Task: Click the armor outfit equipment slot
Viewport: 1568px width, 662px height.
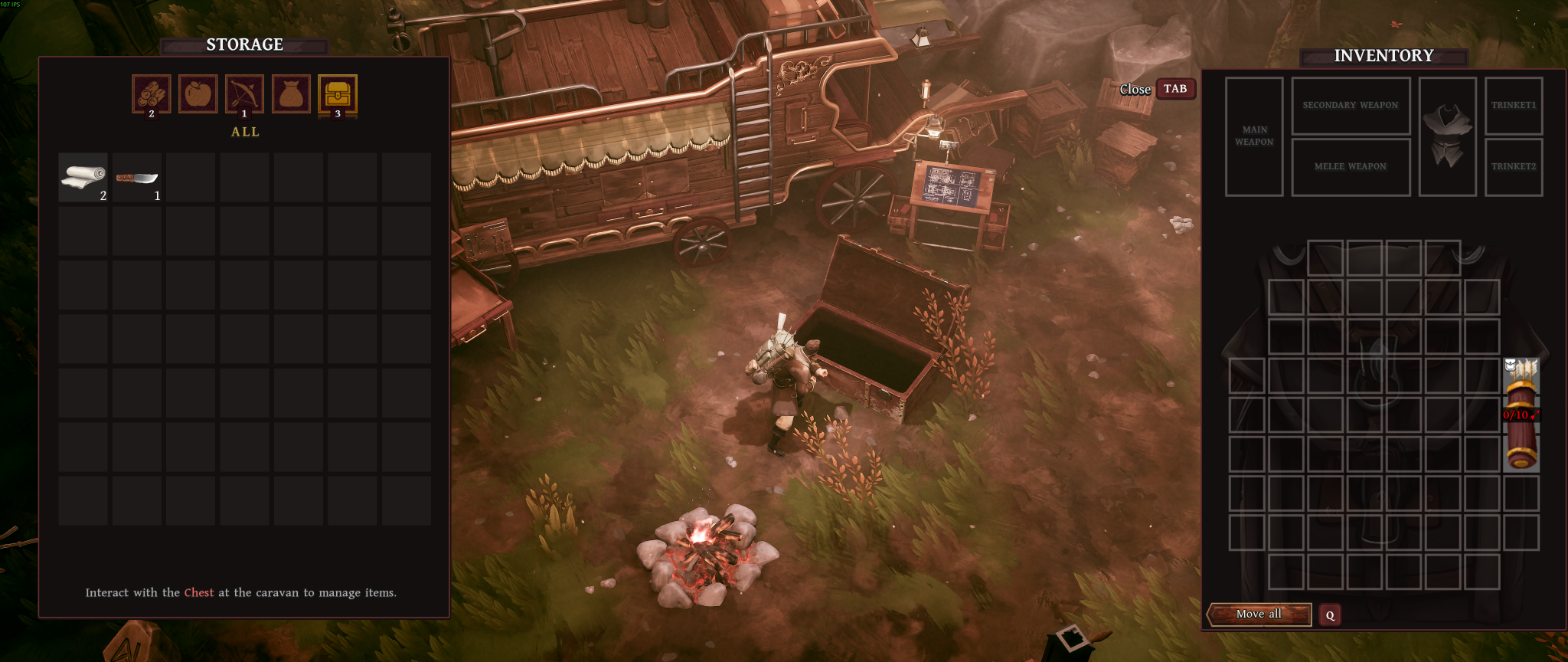Action: [x=1447, y=136]
